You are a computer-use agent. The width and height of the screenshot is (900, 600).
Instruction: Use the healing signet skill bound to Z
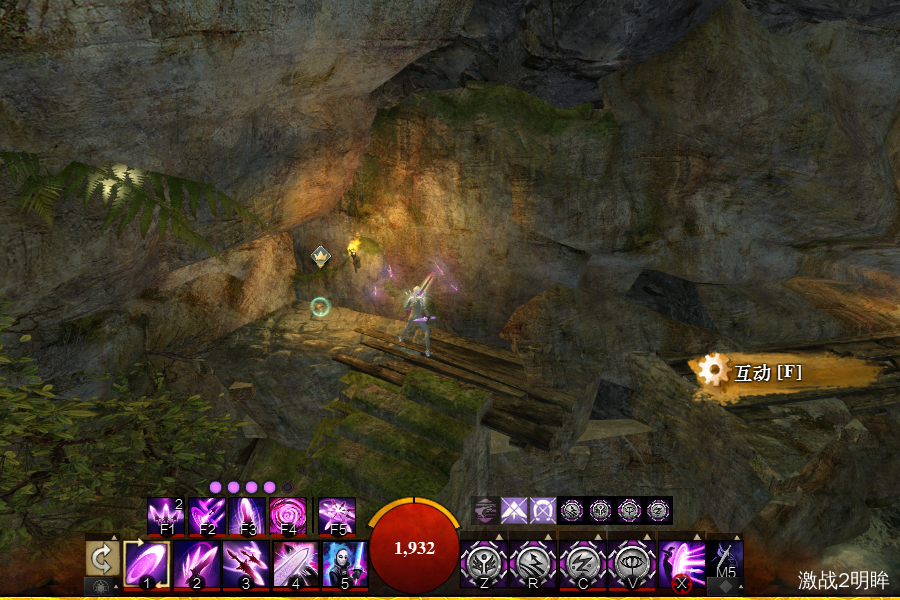(484, 564)
